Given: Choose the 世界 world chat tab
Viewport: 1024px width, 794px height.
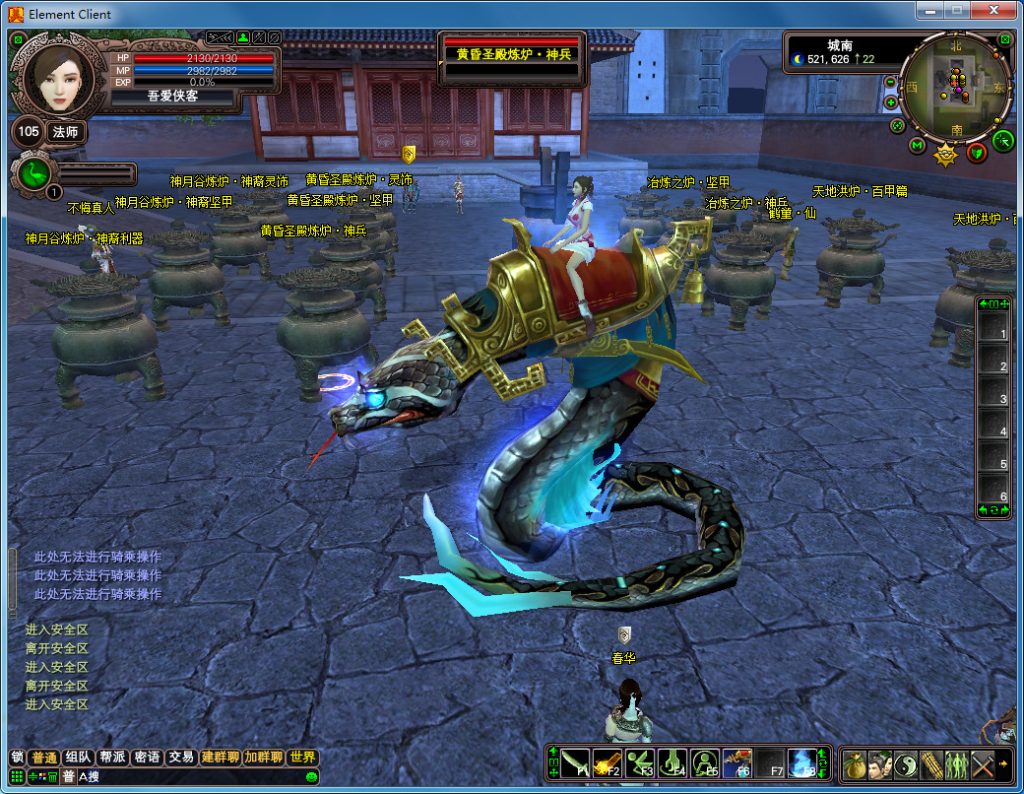Looking at the screenshot, I should [x=302, y=757].
